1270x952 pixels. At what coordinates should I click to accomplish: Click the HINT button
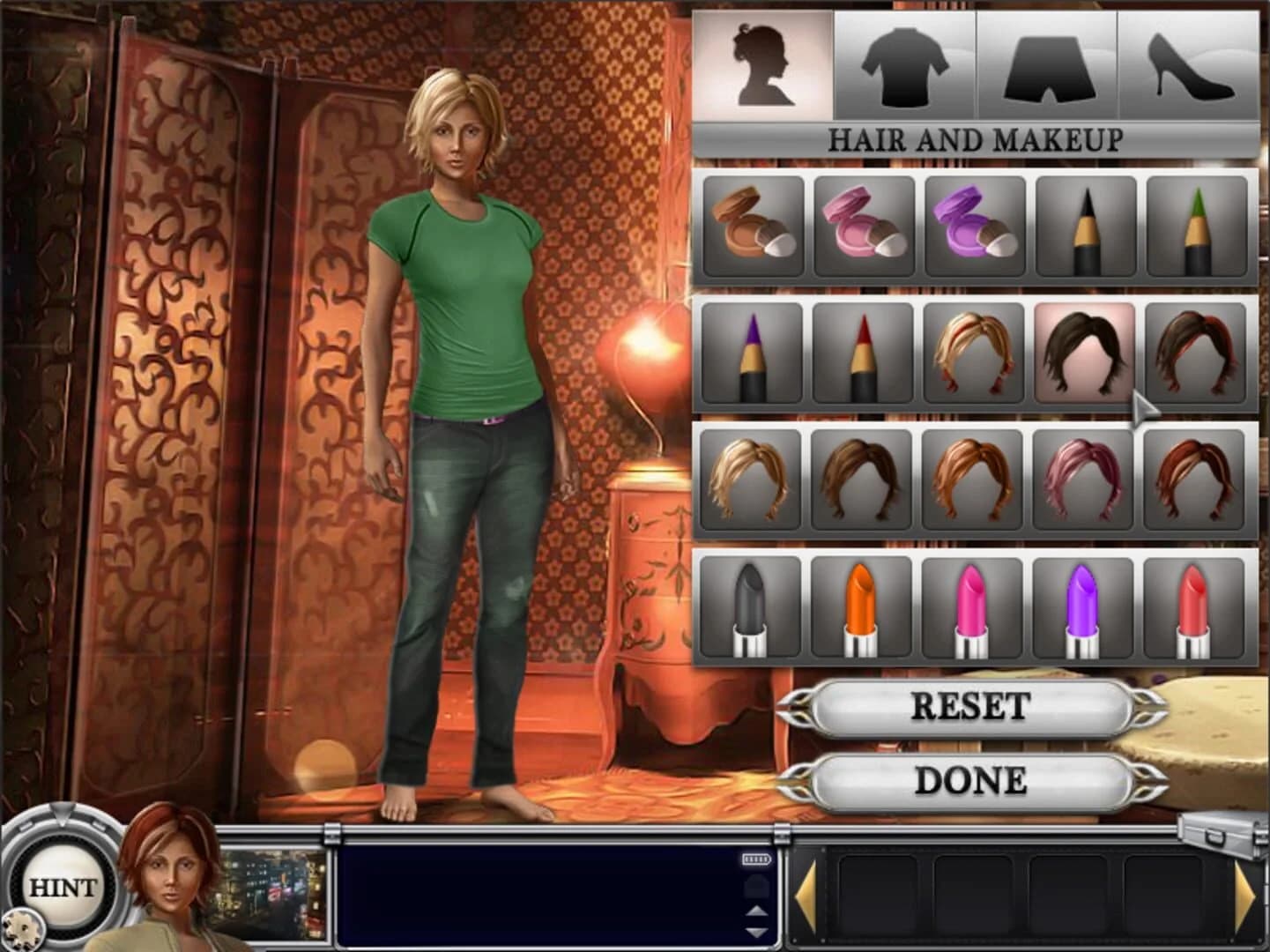61,888
